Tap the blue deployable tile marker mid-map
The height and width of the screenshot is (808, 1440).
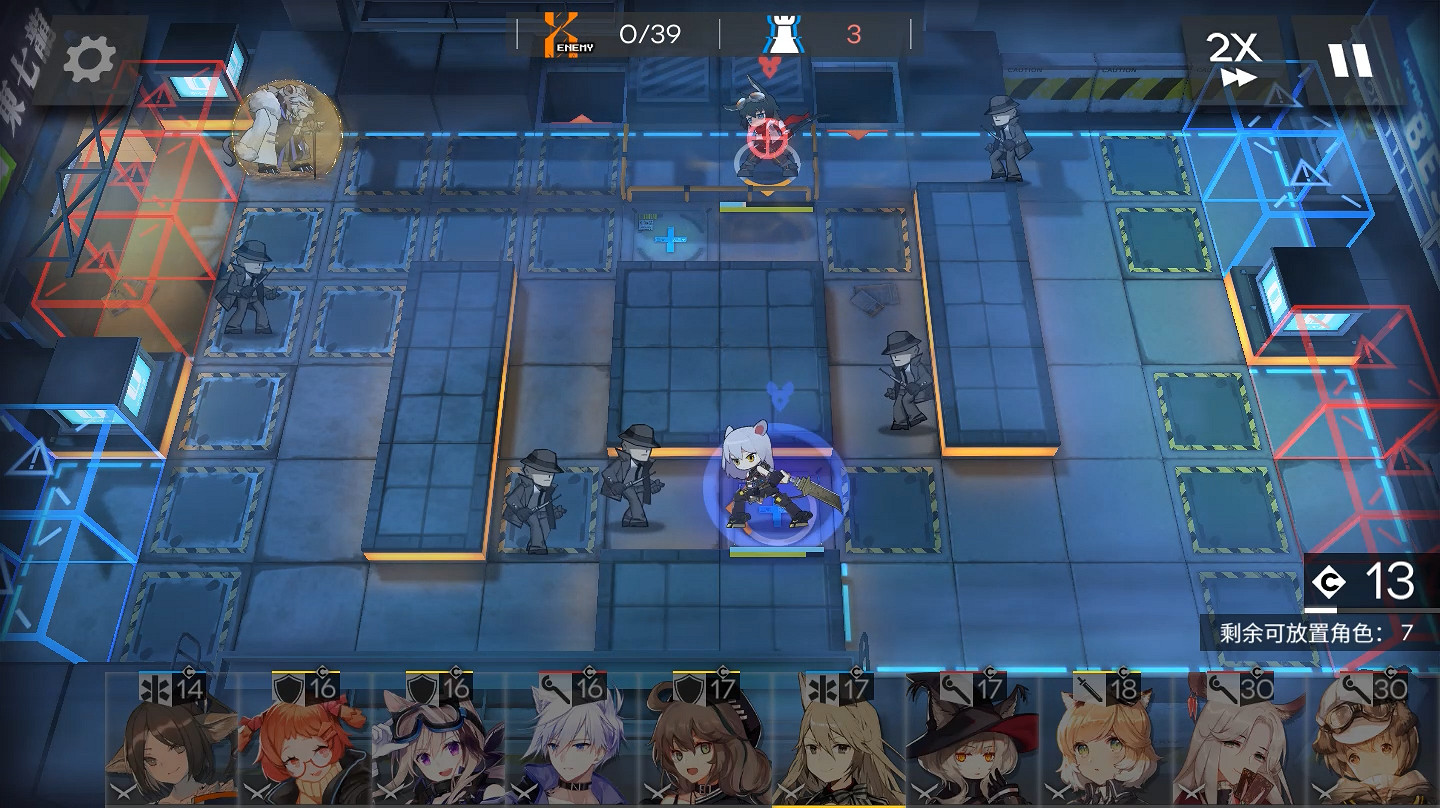672,237
